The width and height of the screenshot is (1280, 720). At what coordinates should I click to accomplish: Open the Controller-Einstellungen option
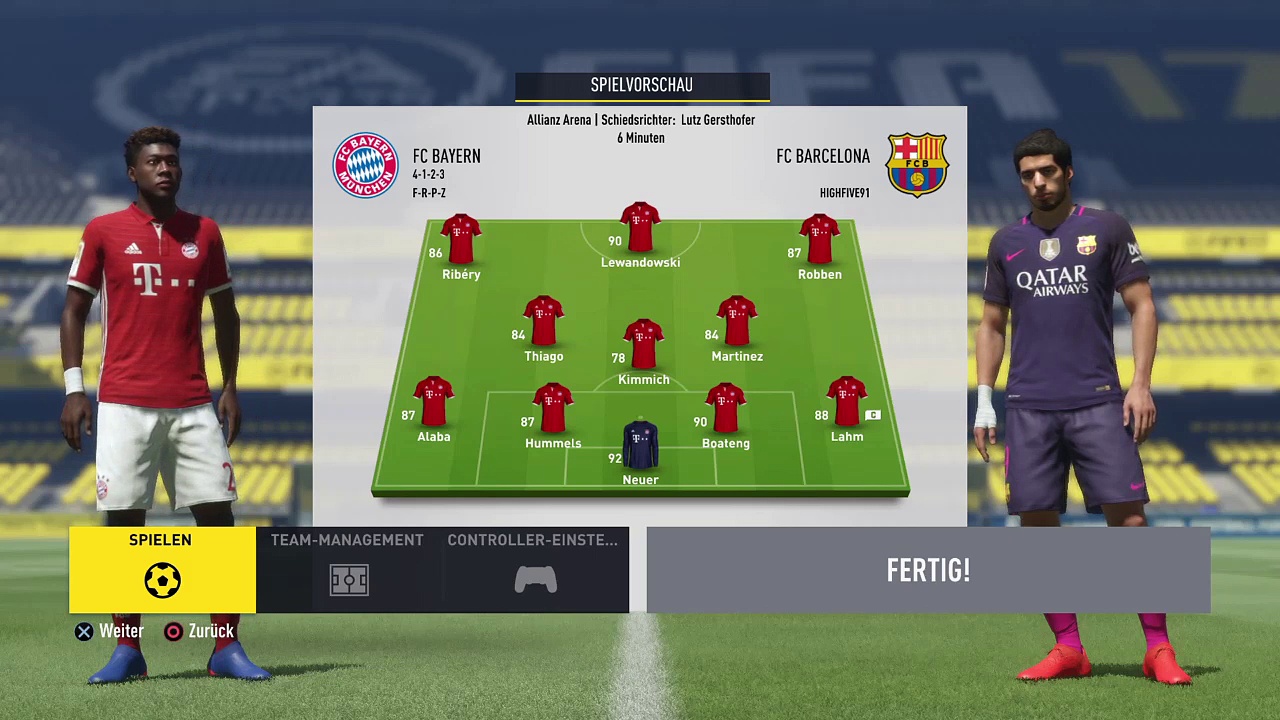[534, 569]
